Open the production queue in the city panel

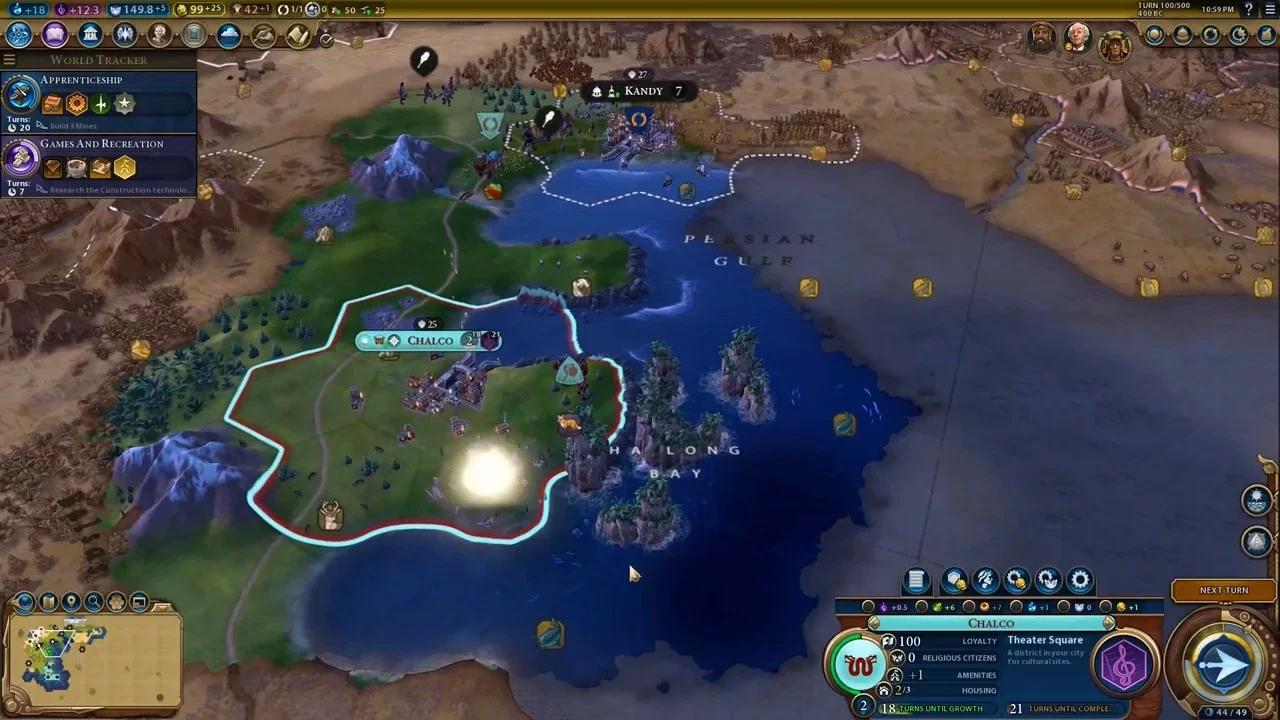click(916, 580)
